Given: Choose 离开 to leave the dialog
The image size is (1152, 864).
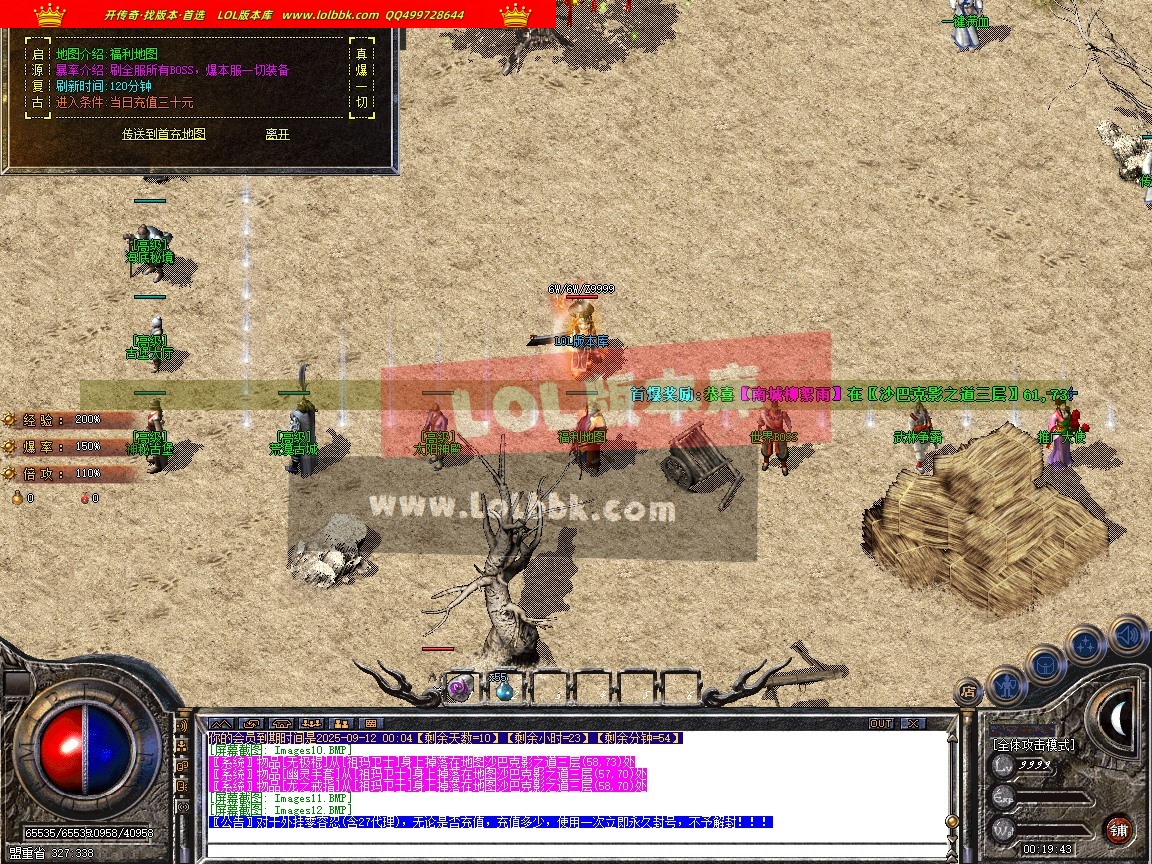Looking at the screenshot, I should [277, 133].
